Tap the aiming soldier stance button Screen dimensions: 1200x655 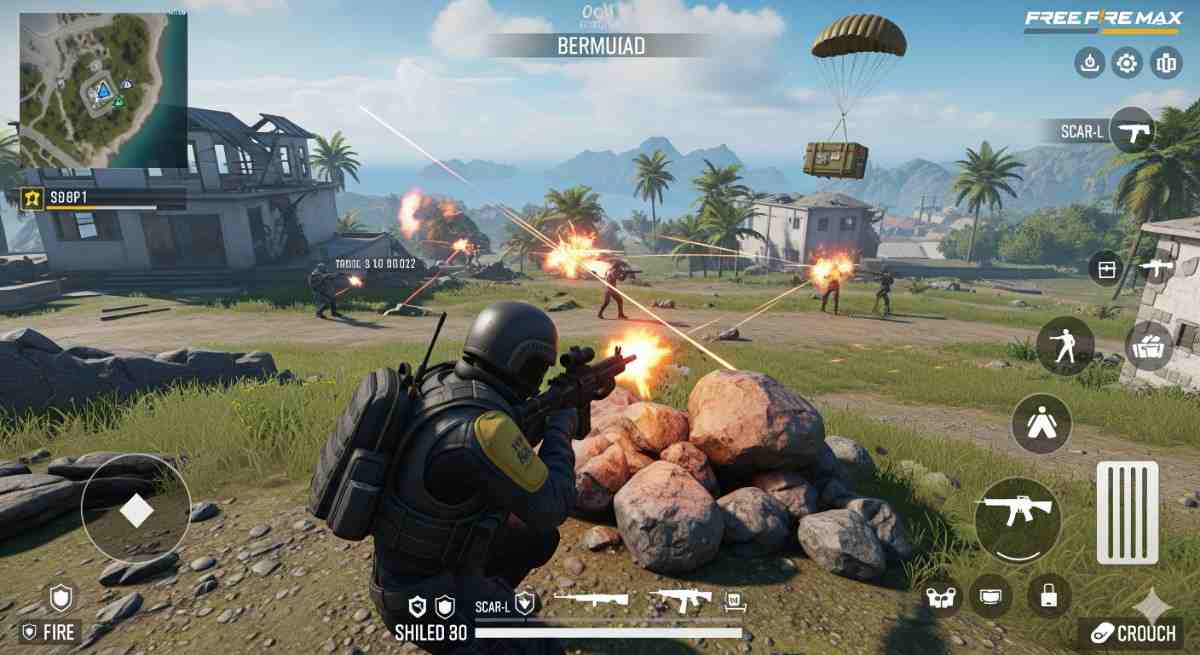coord(1063,346)
